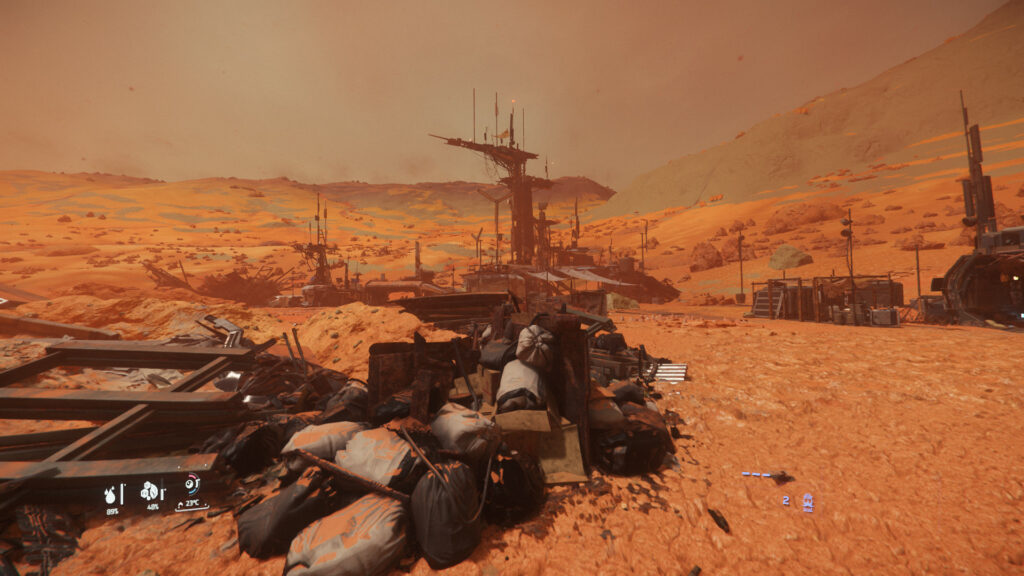Click the water droplet hydration icon
Screen dimensions: 1024x576
tap(112, 493)
